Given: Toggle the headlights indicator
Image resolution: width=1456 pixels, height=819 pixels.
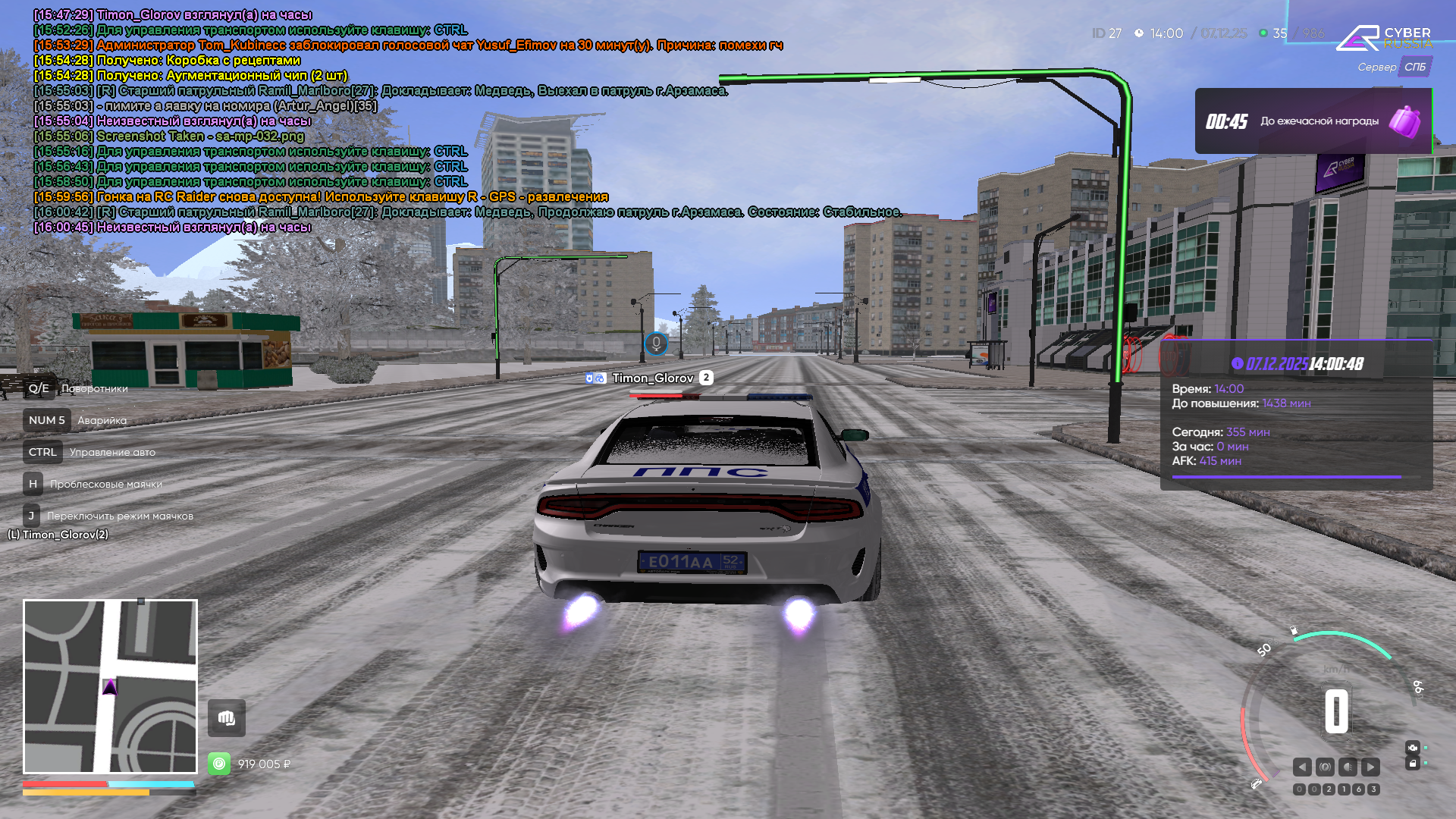Looking at the screenshot, I should point(1348,767).
